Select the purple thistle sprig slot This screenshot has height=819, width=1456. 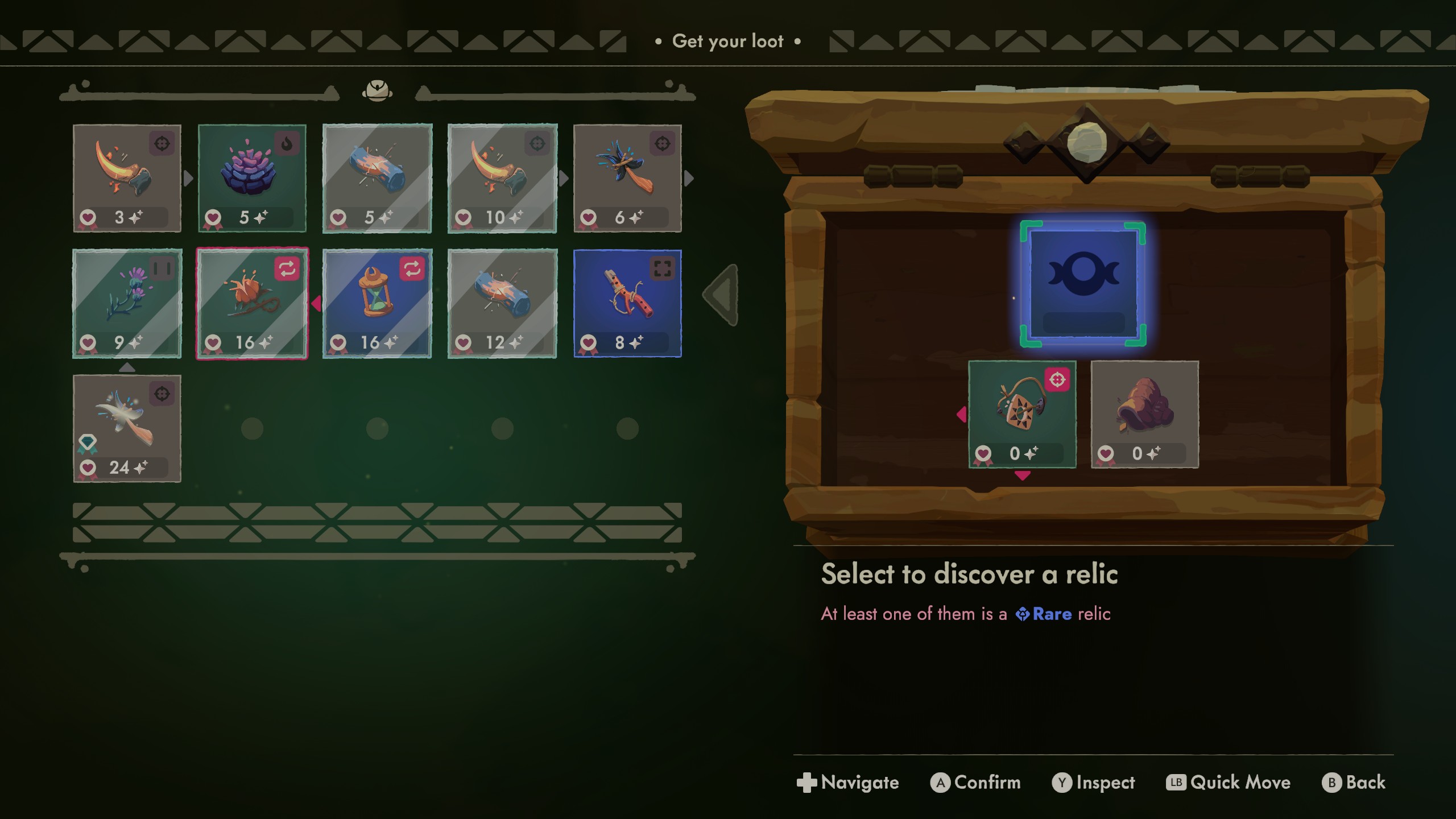[127, 303]
